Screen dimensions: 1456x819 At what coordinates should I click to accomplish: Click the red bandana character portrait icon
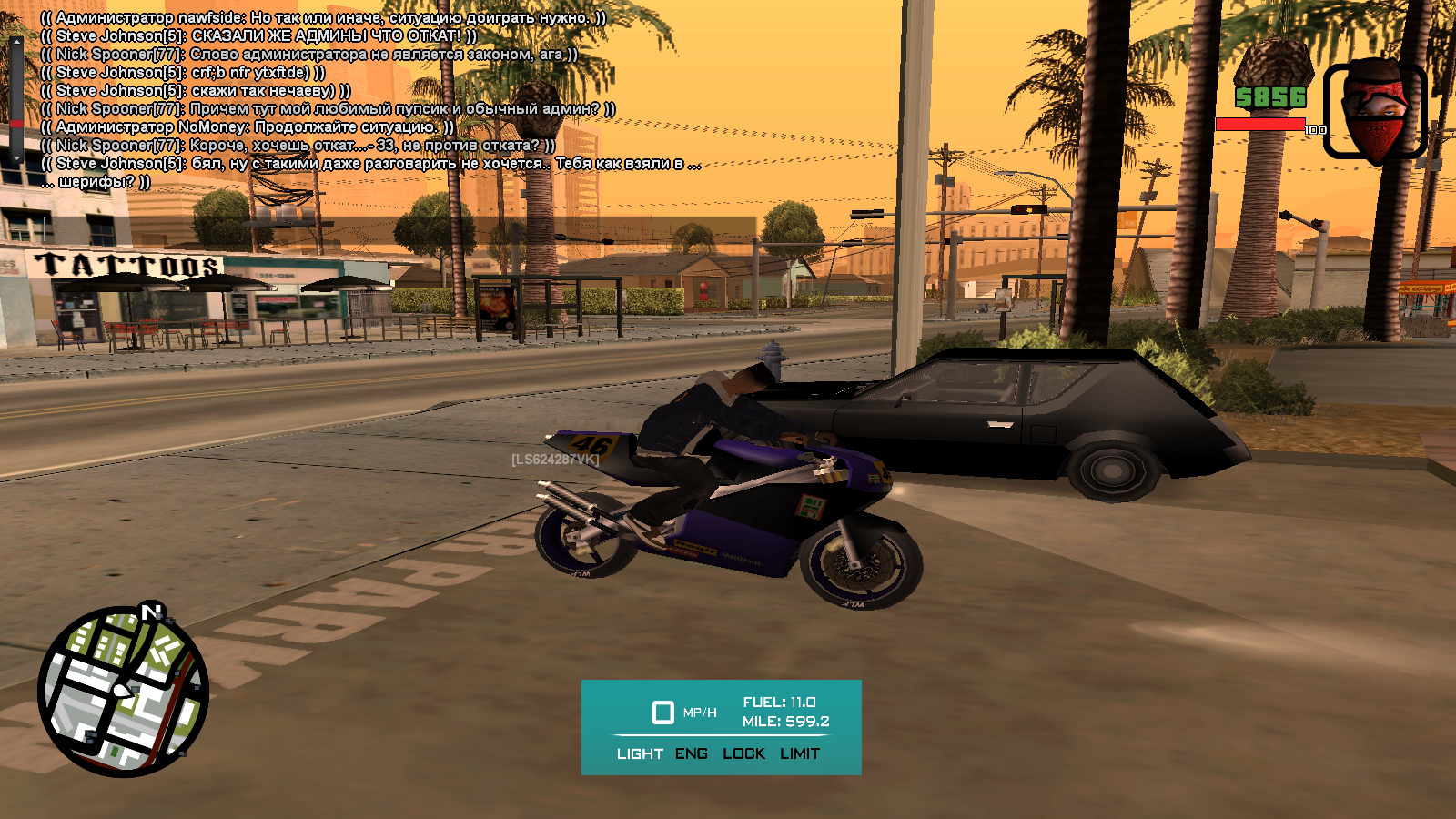coord(1374,111)
